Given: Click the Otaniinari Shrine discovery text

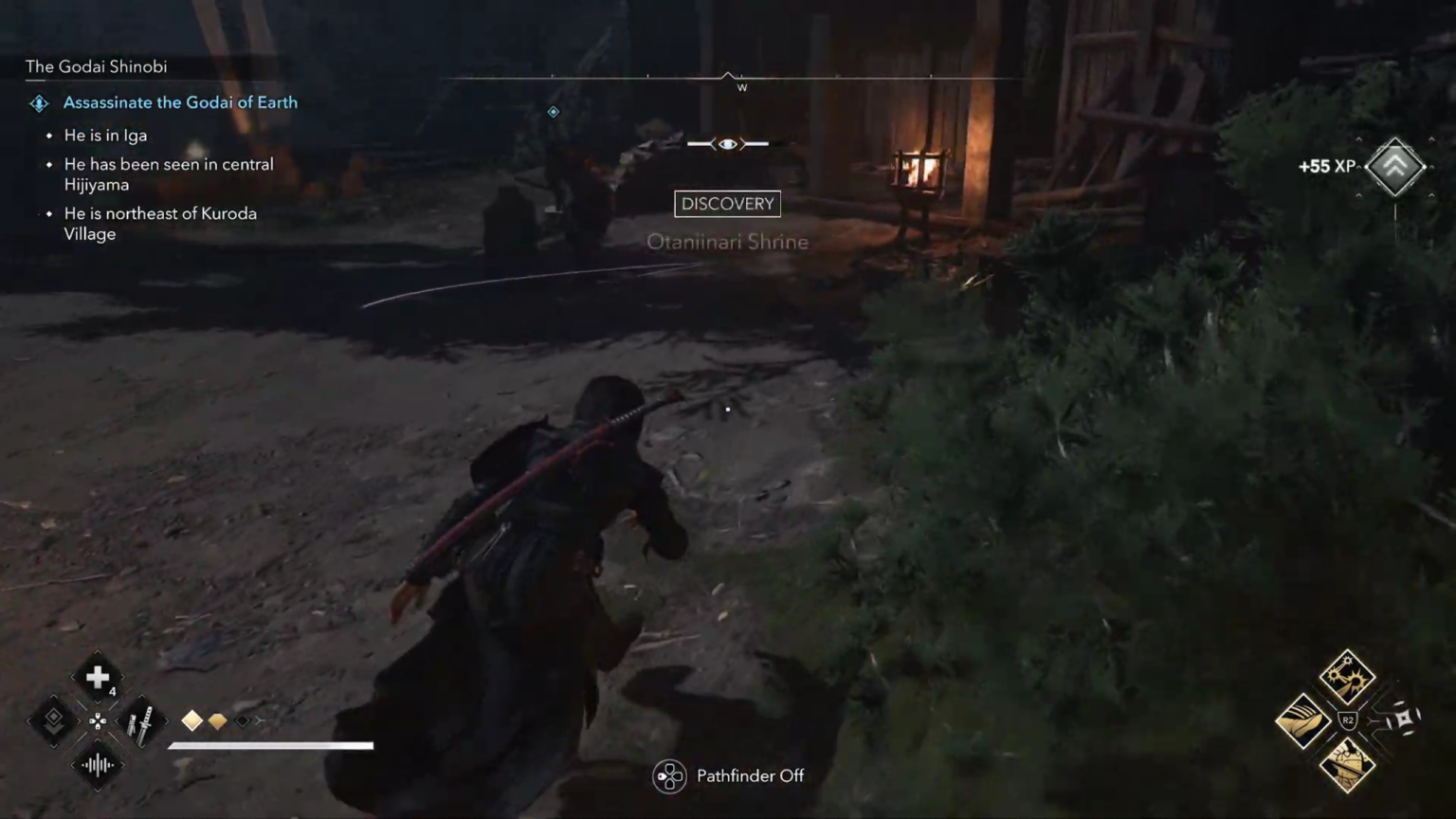Looking at the screenshot, I should pyautogui.click(x=727, y=242).
